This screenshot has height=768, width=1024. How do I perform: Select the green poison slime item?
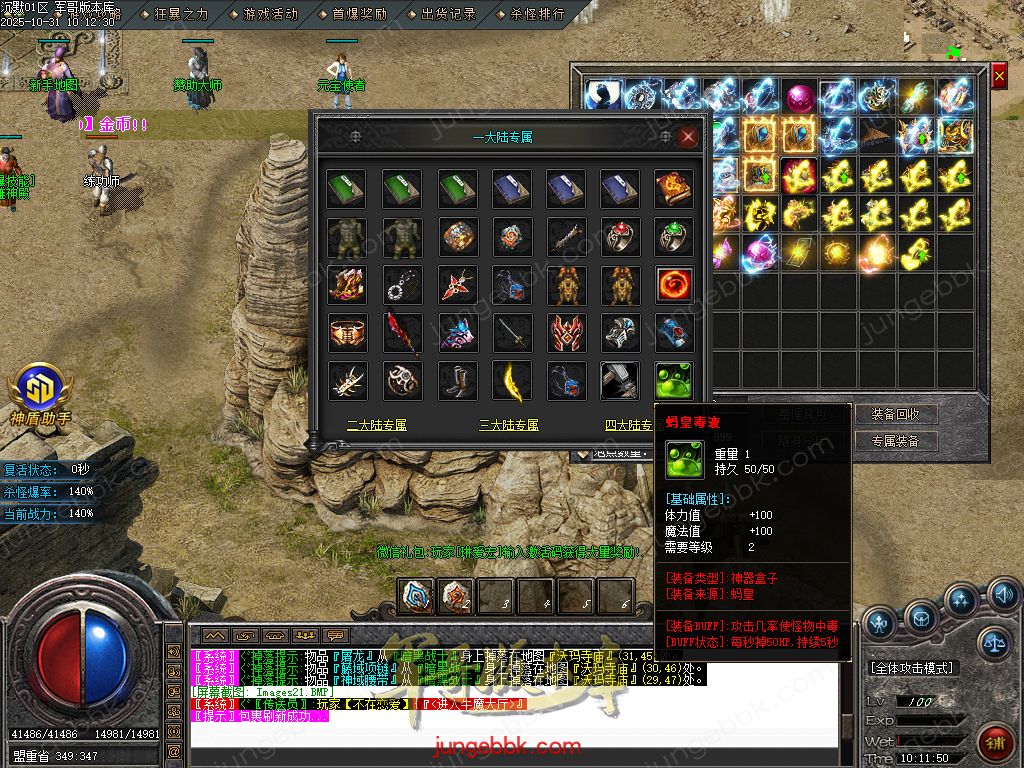674,381
